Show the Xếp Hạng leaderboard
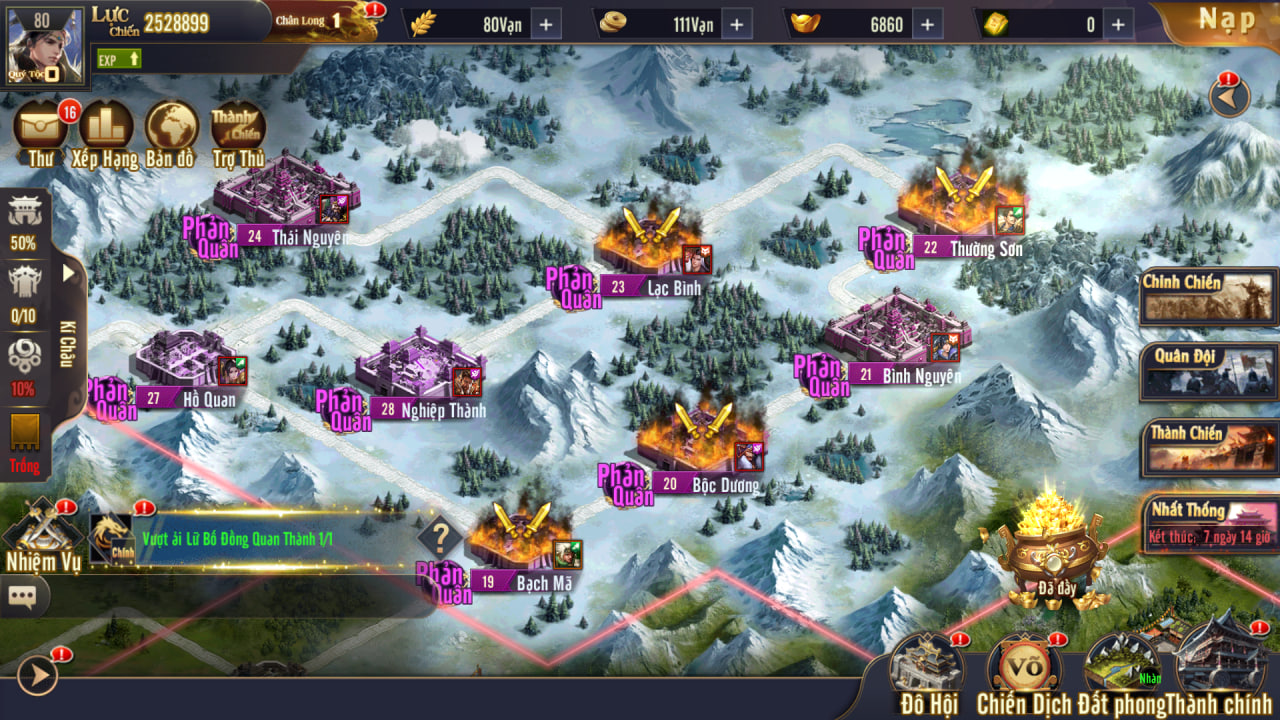Screen dimensions: 1280x720 point(106,132)
